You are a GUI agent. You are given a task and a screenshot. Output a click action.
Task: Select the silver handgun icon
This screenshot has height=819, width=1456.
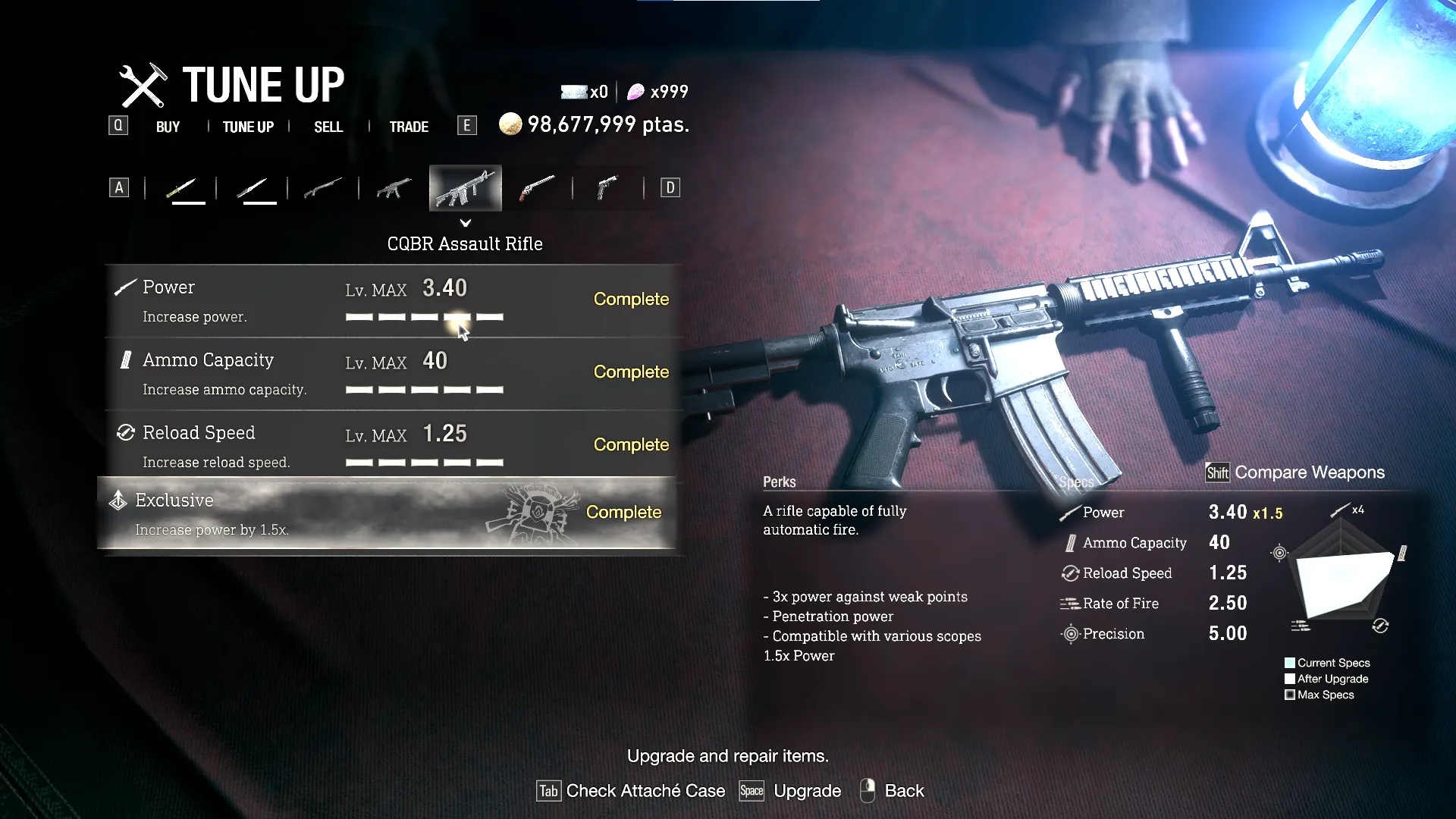tap(608, 188)
